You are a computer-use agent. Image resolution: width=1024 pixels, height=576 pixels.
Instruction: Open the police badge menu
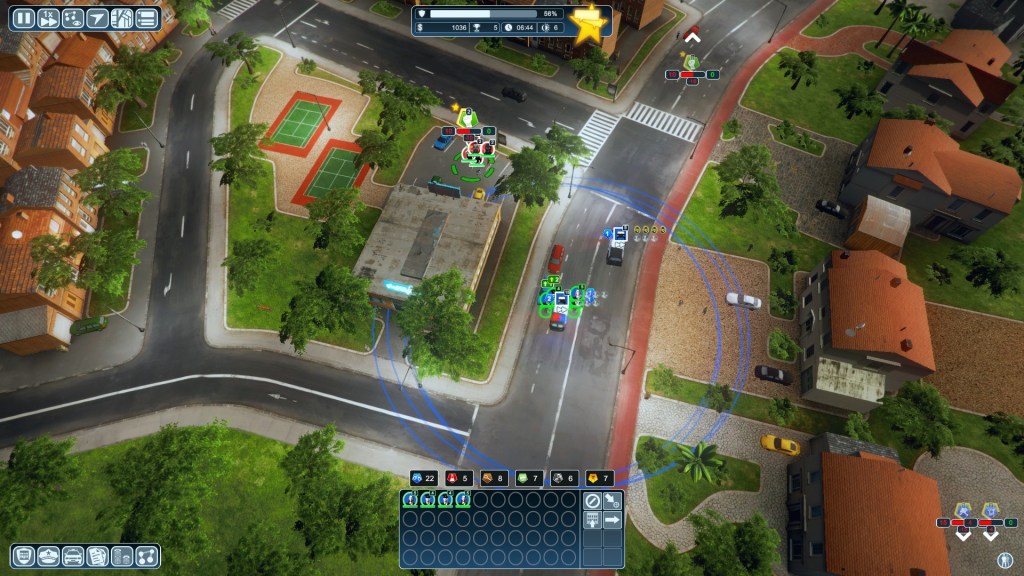[x=25, y=556]
